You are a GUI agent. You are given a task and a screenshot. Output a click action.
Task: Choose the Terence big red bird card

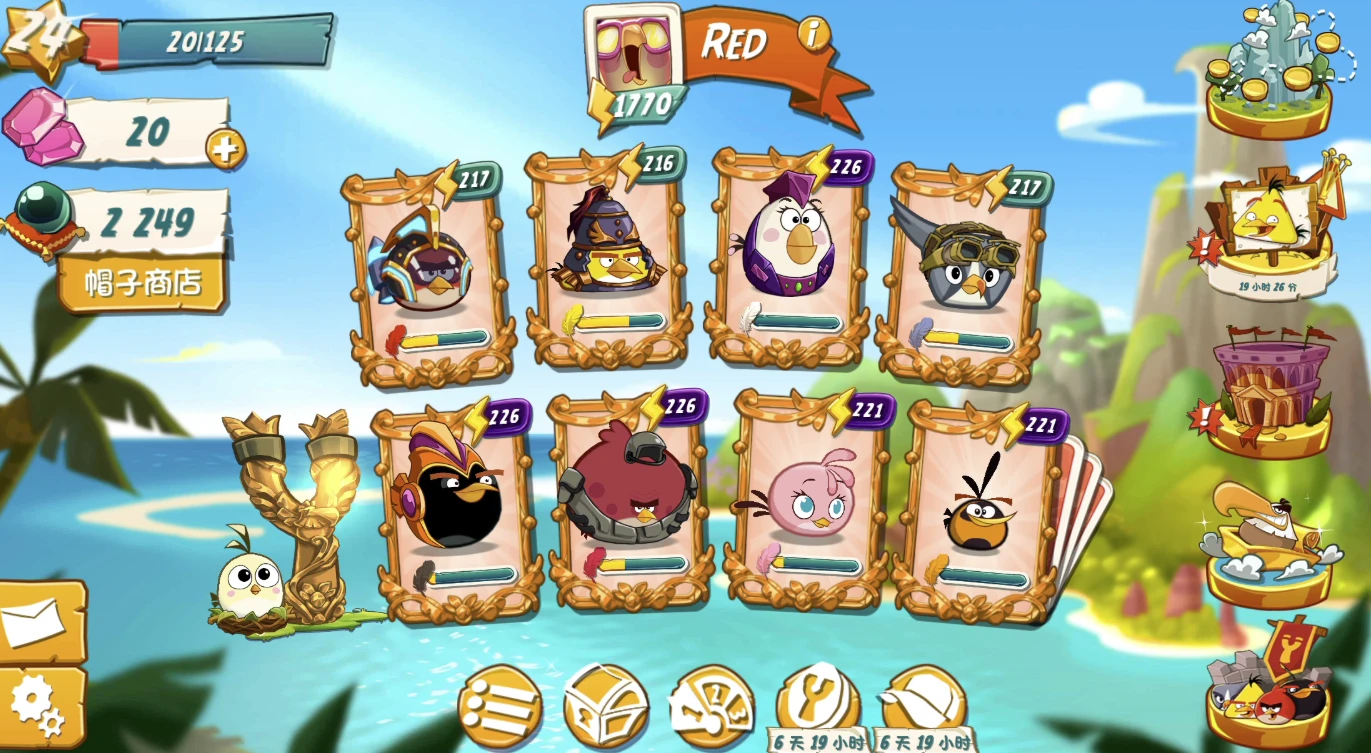(630, 495)
